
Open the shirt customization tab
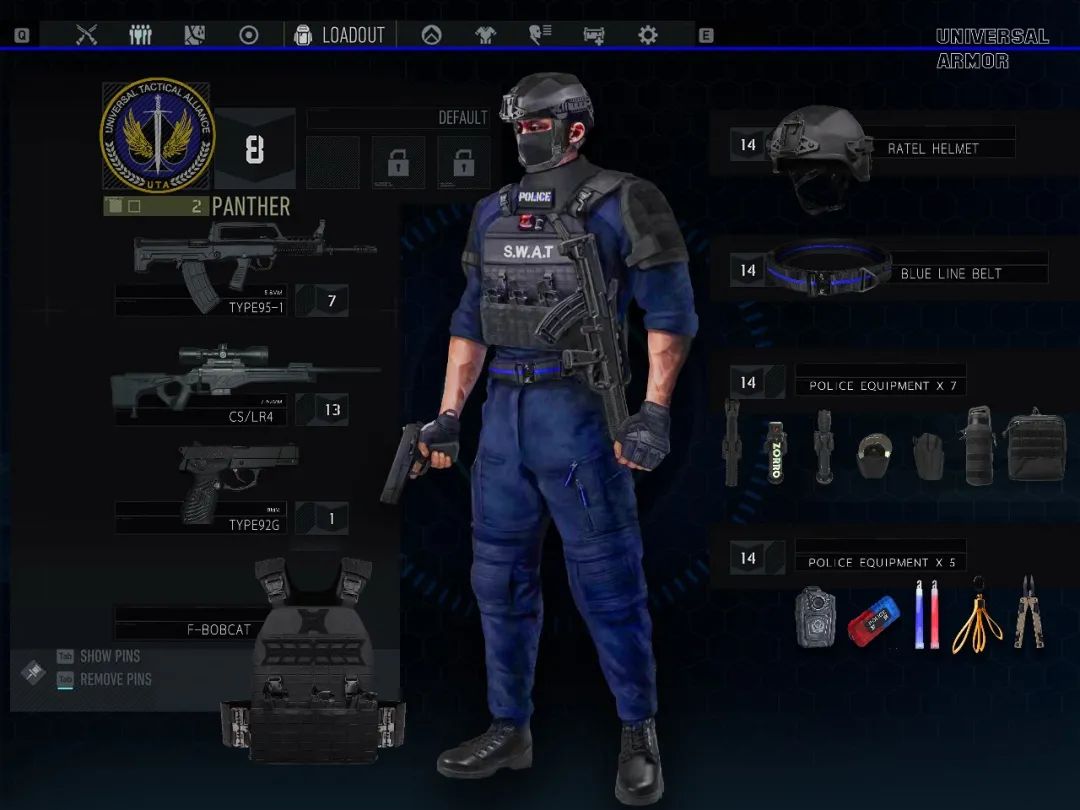coord(485,35)
